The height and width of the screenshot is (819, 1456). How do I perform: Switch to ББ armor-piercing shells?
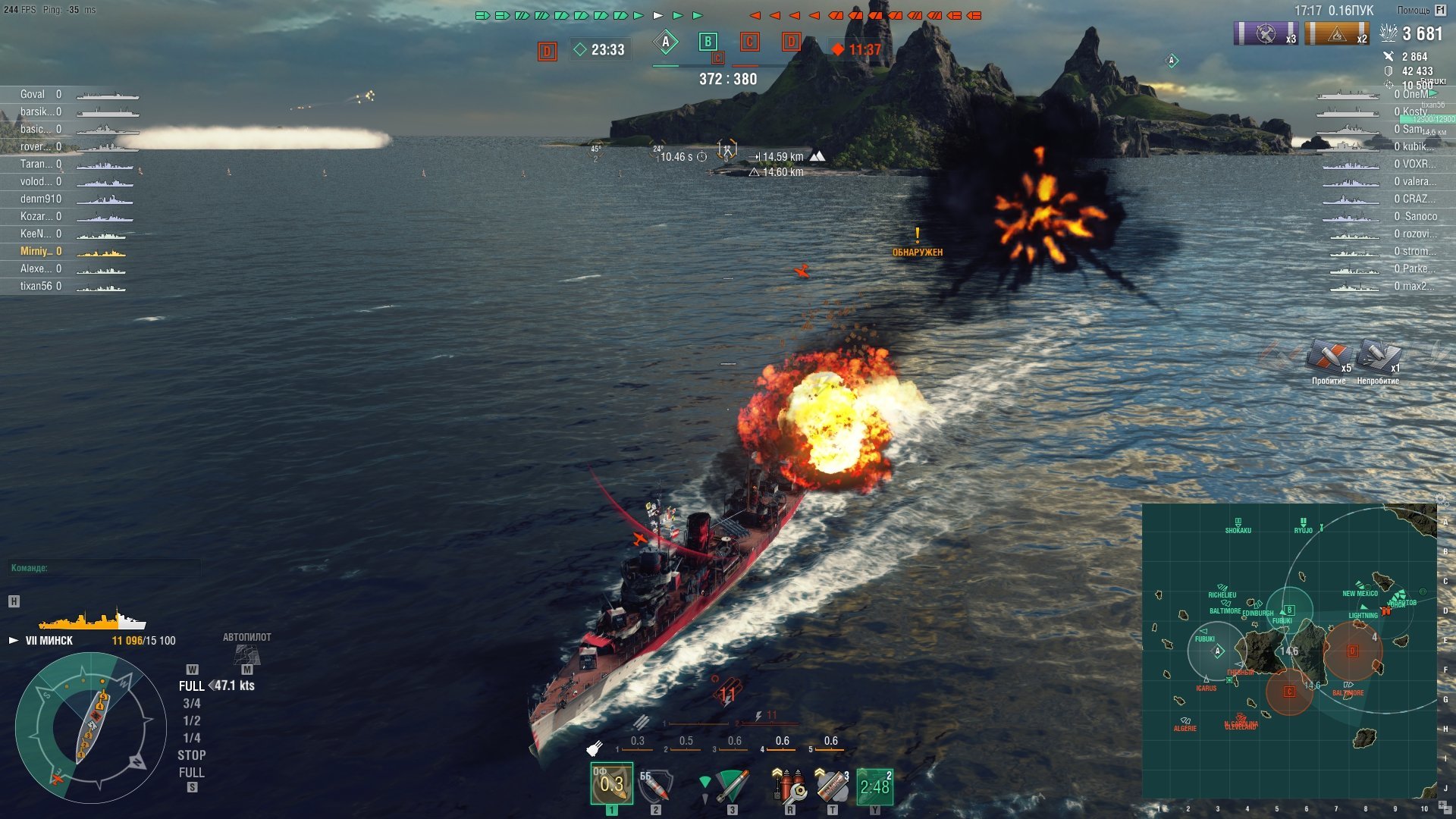[x=655, y=786]
